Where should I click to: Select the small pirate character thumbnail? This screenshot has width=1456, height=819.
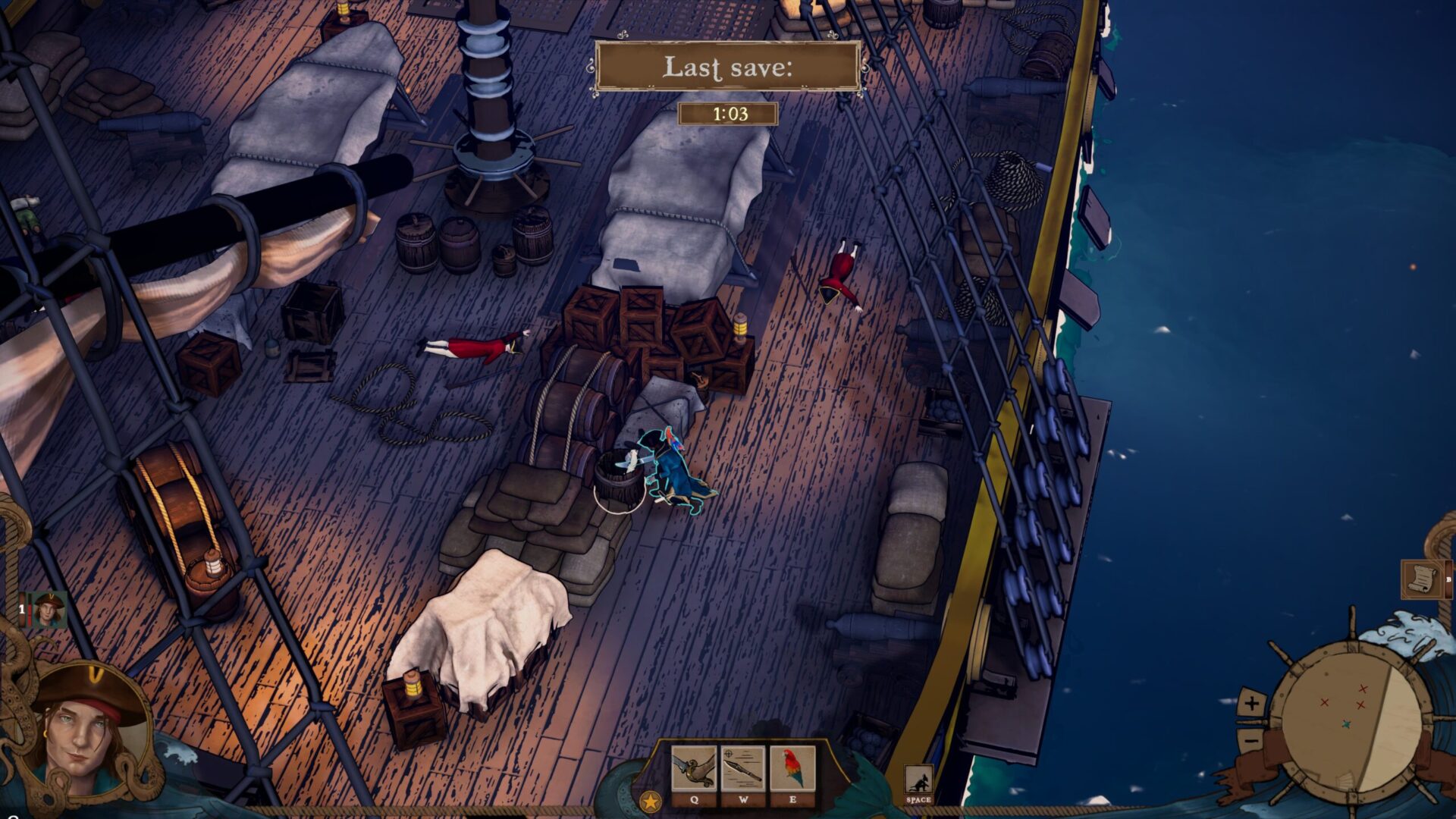point(49,610)
